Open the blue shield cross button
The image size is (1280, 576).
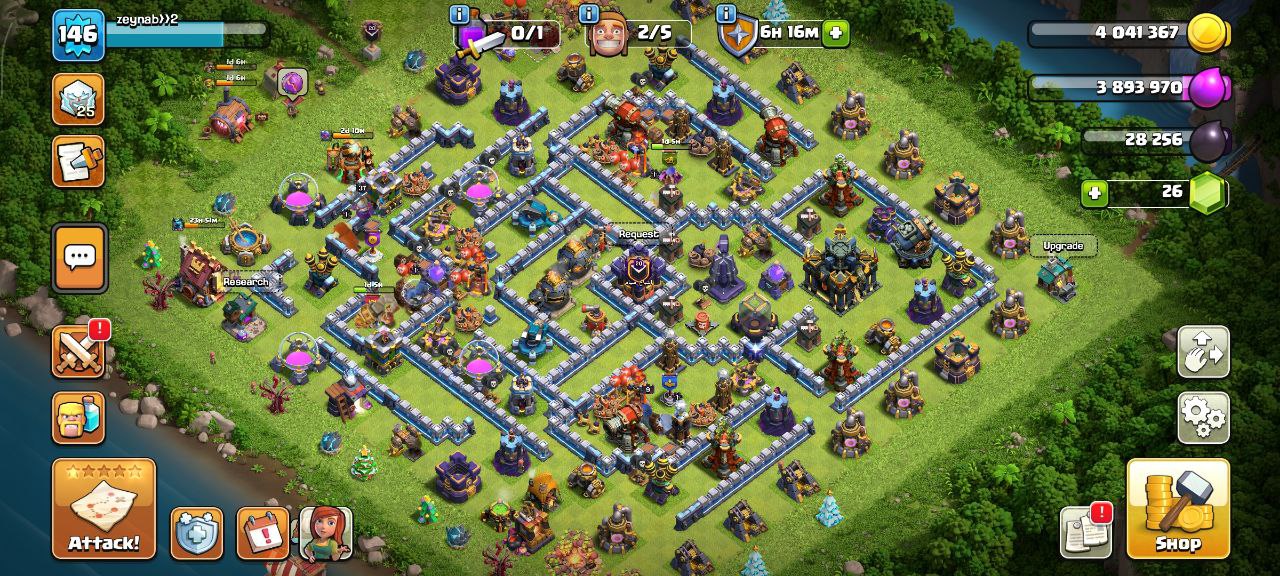pyautogui.click(x=197, y=533)
